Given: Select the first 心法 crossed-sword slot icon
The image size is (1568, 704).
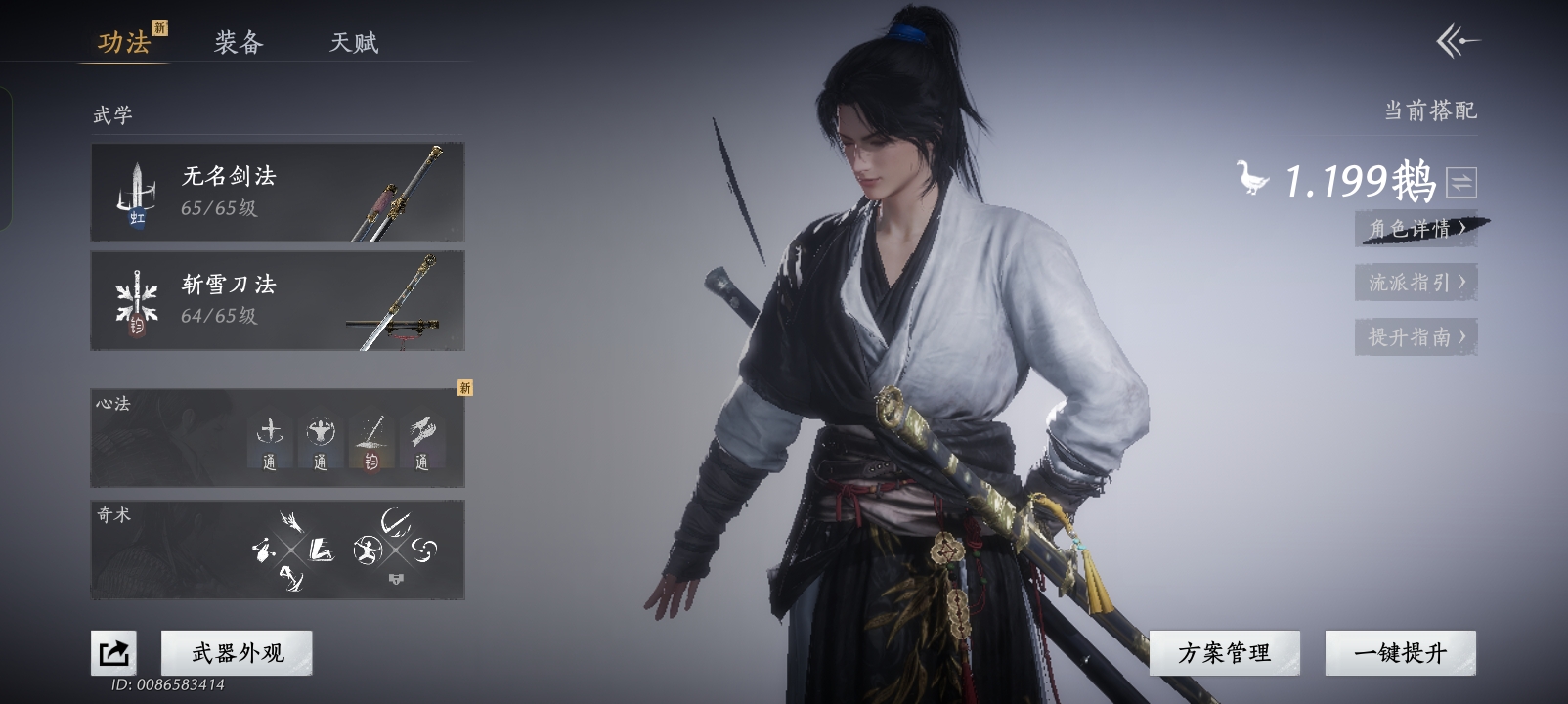Looking at the screenshot, I should [271, 437].
